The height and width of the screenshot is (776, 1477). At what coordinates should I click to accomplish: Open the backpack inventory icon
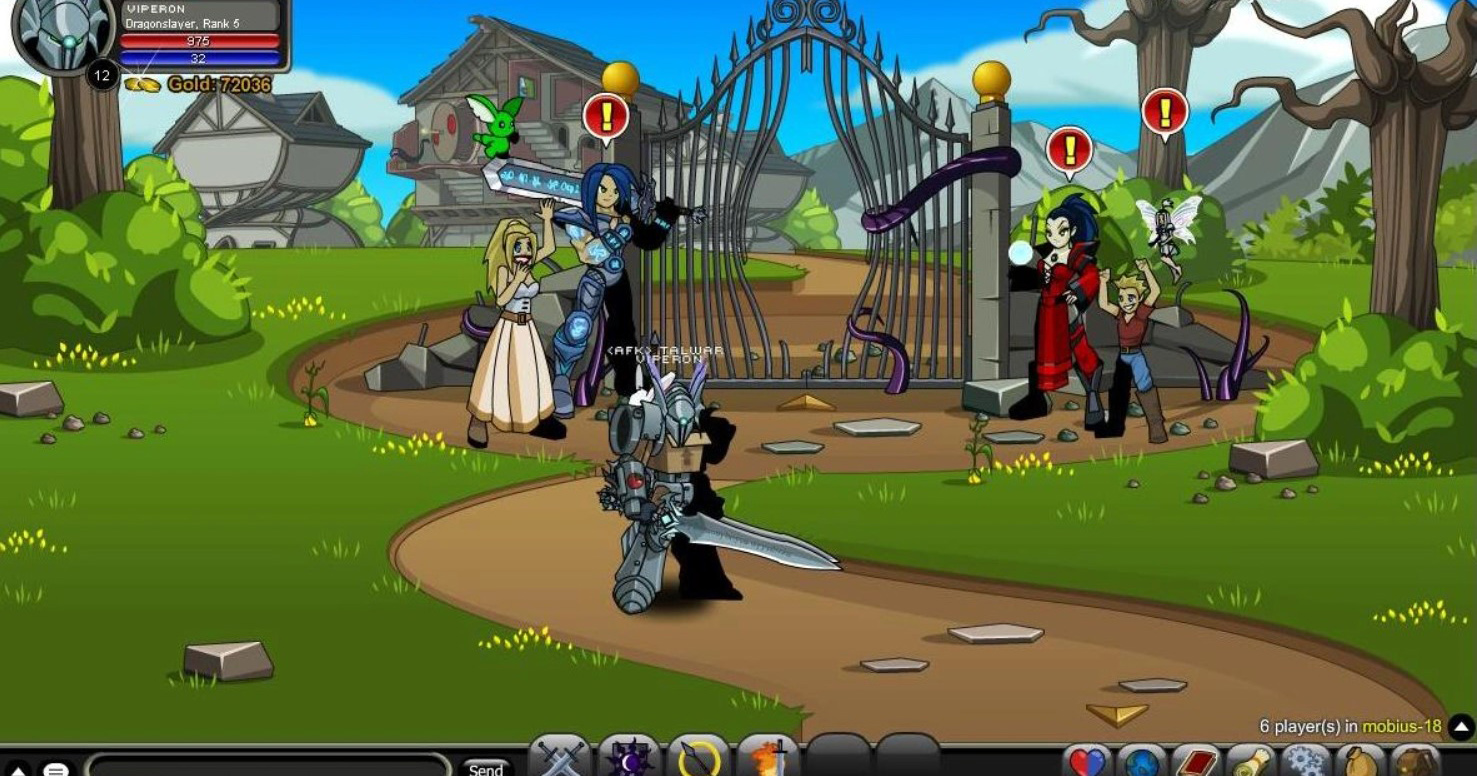tap(1417, 763)
